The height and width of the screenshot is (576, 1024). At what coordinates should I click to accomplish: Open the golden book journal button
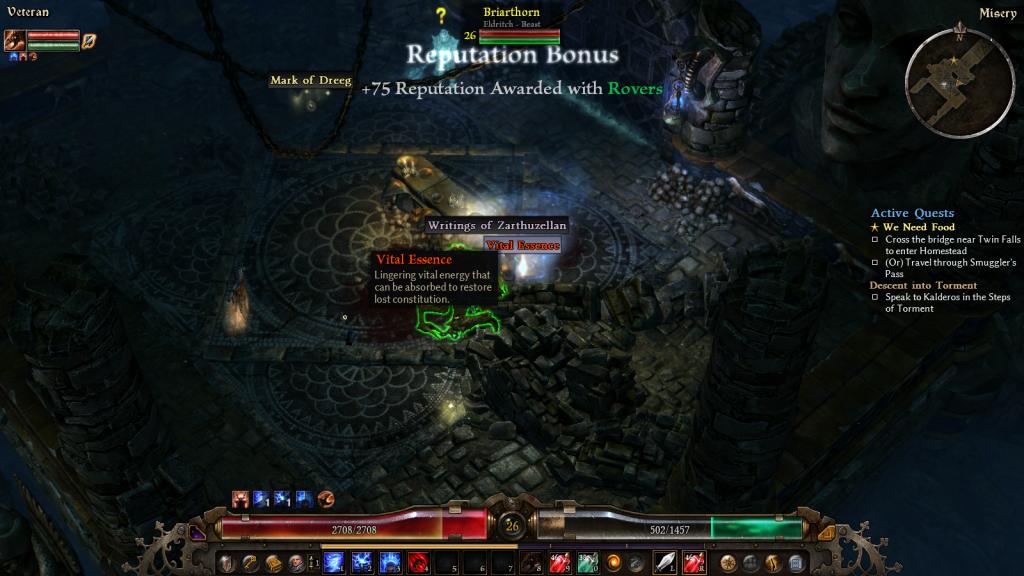272,562
